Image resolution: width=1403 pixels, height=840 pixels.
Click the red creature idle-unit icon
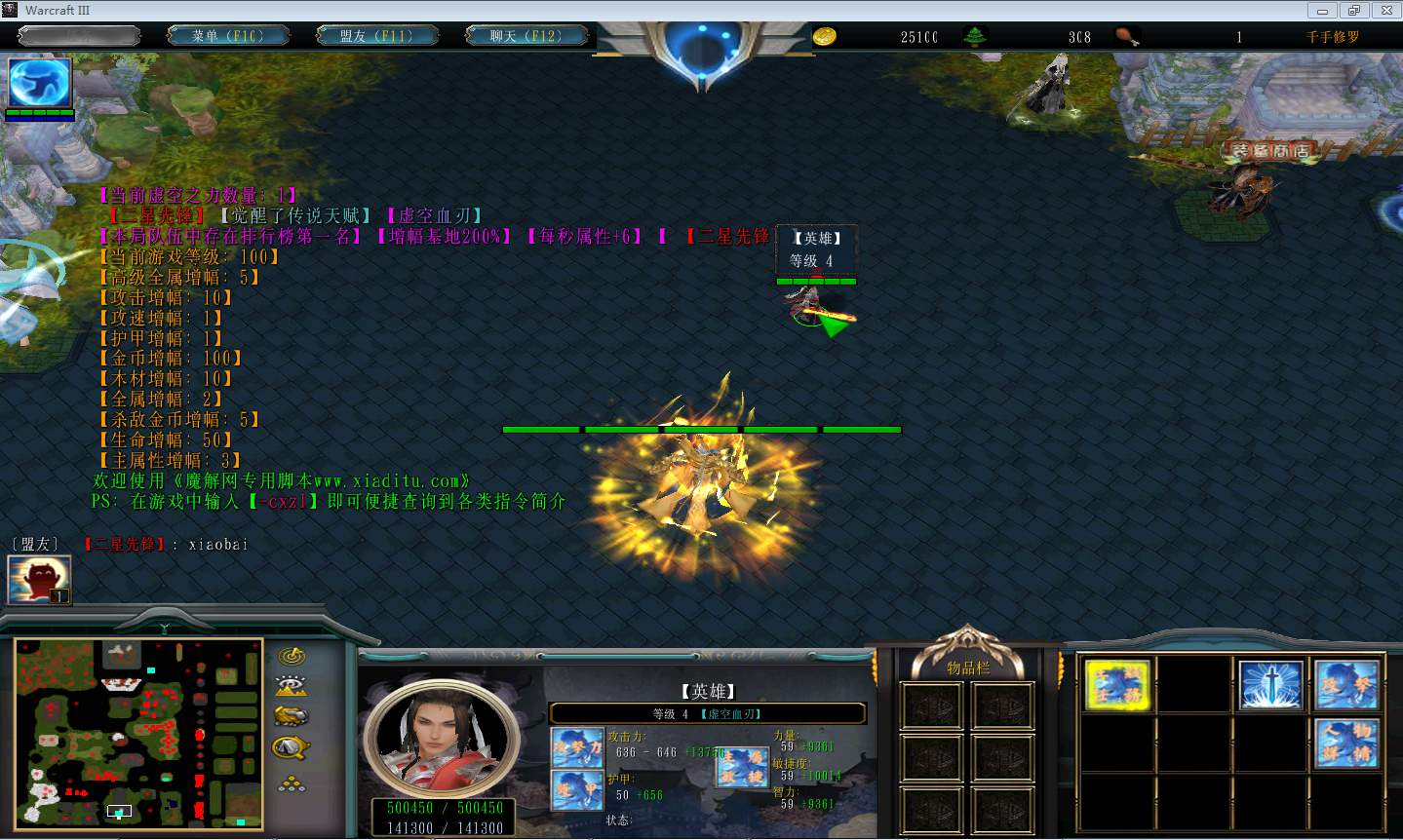pos(39,579)
